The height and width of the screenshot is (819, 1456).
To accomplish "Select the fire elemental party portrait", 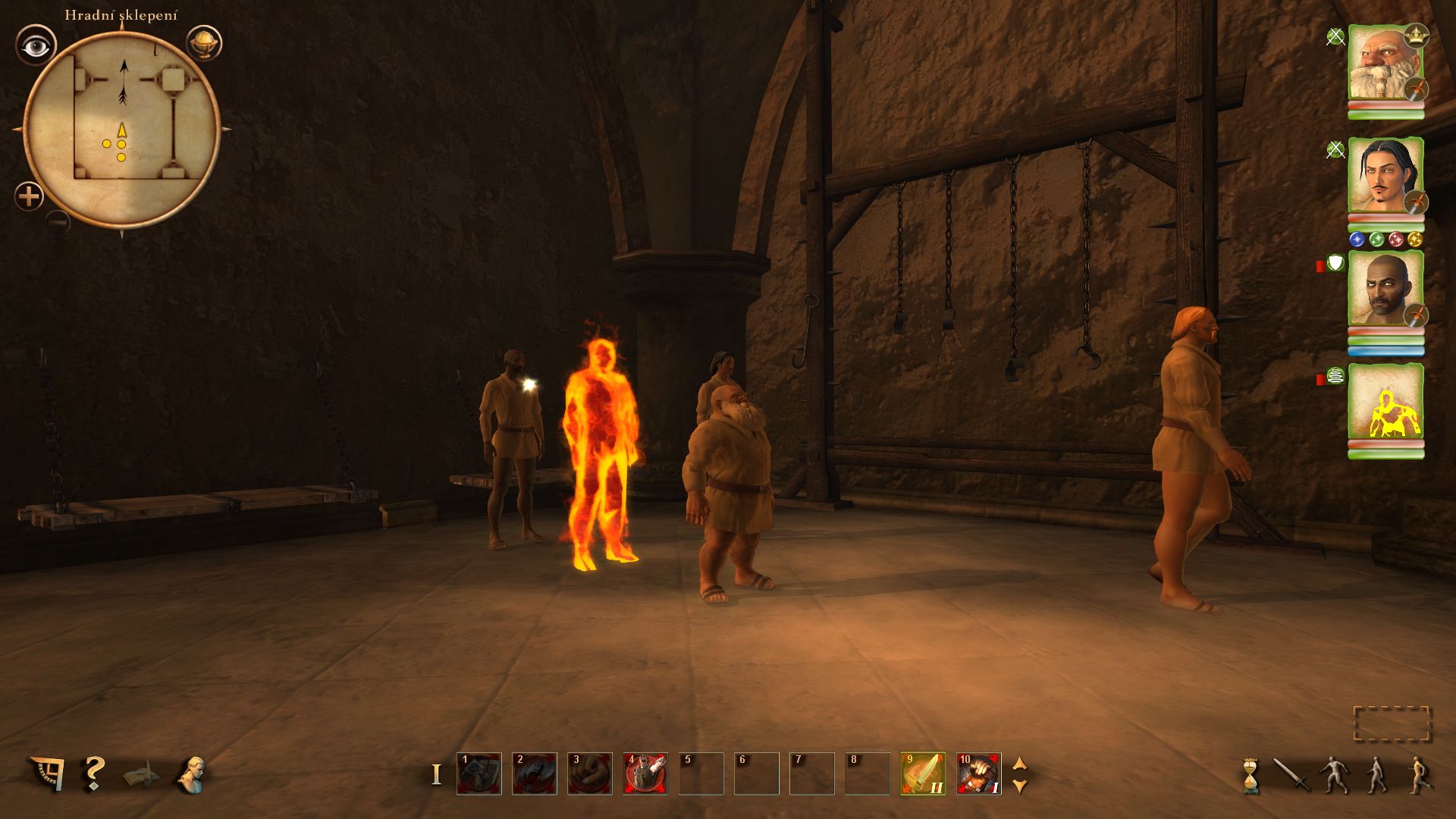I will pyautogui.click(x=1385, y=402).
